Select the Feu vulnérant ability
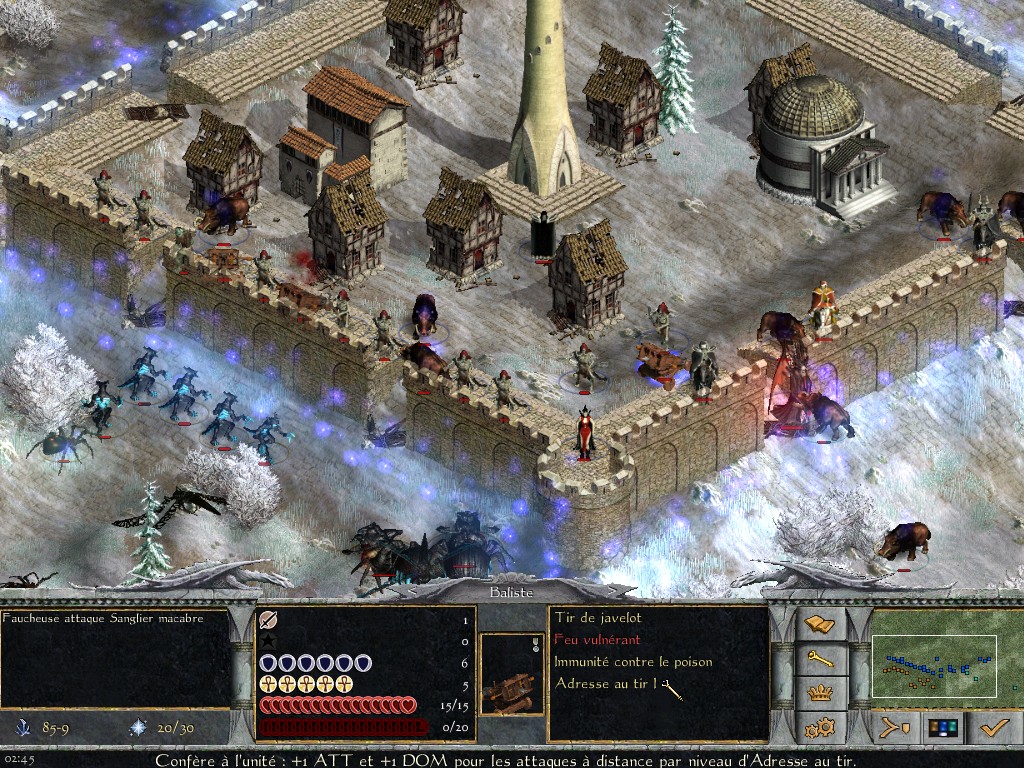Screen dimensions: 1024x768 [x=597, y=640]
